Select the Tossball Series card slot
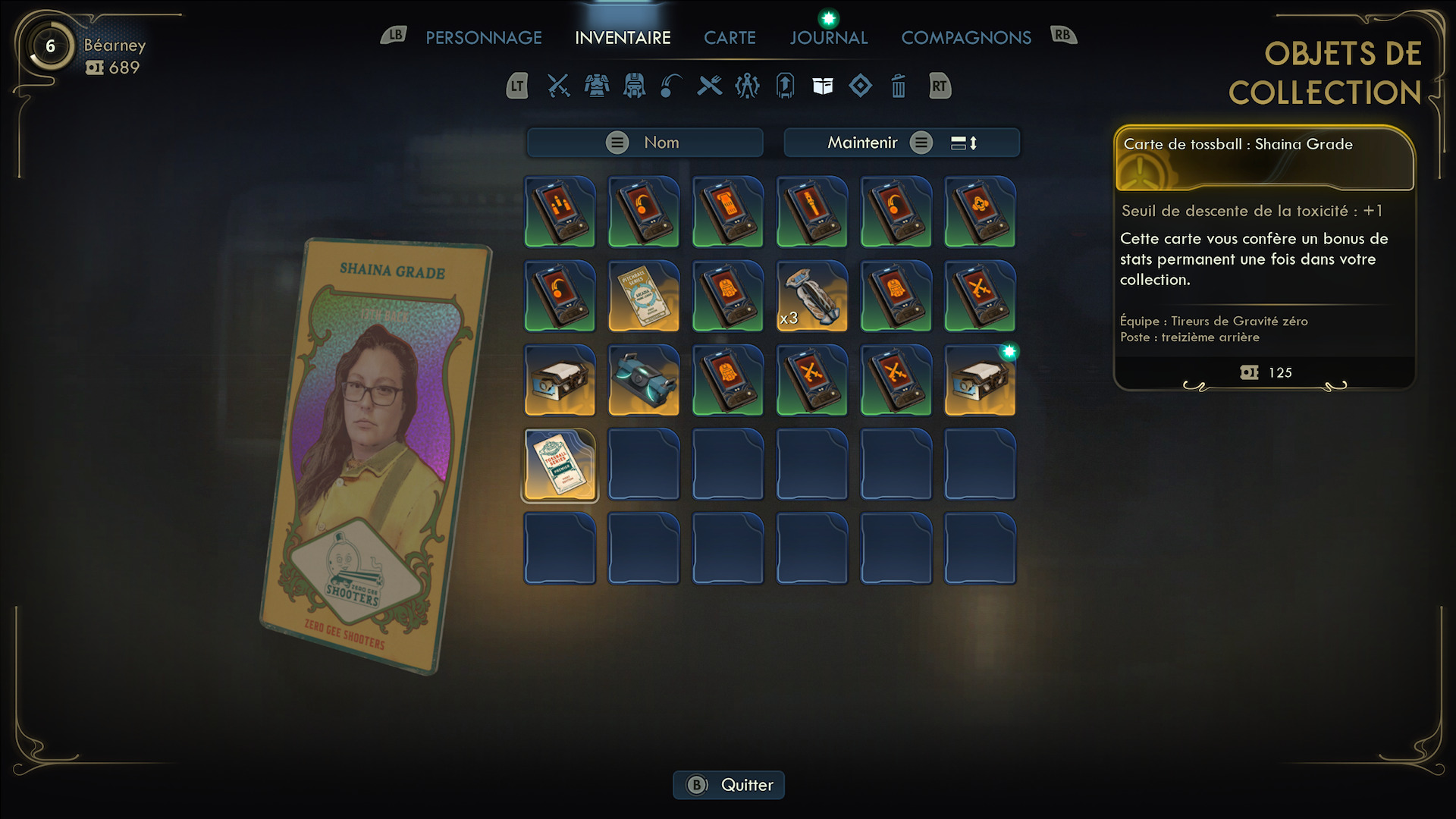This screenshot has height=819, width=1456. (x=560, y=464)
